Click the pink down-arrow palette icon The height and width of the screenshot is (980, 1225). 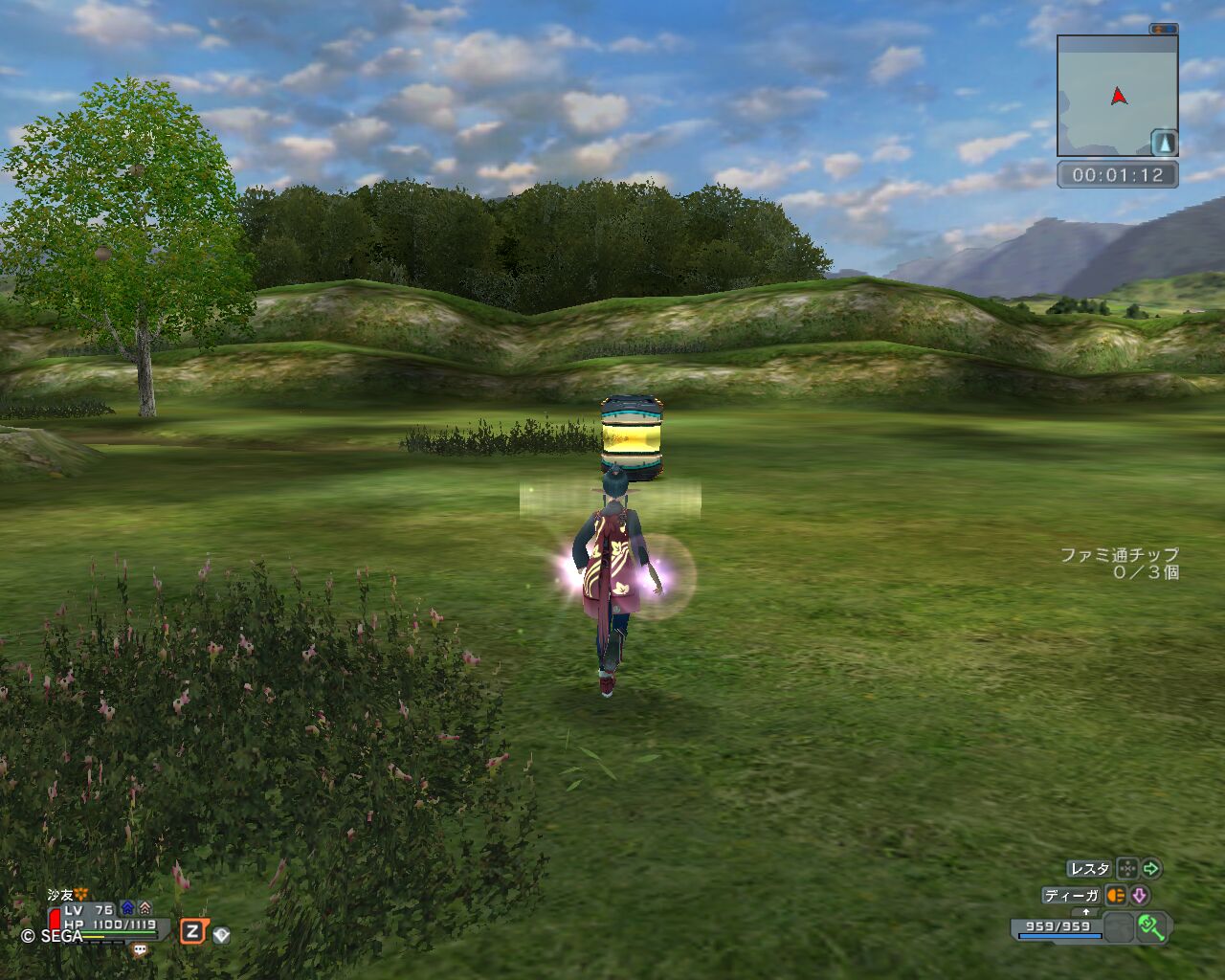1140,896
